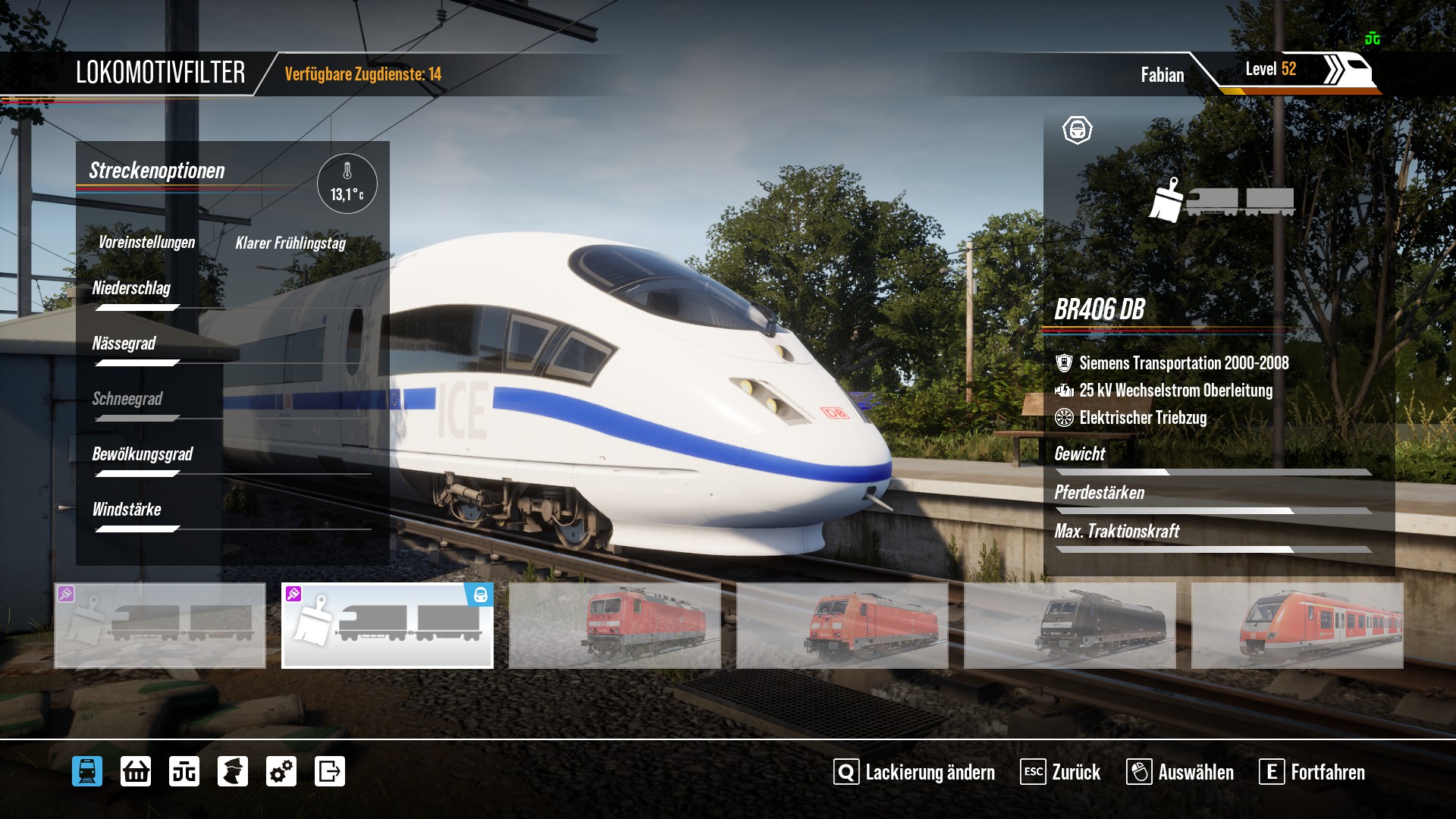Select the black locomotive thumbnail
This screenshot has width=1456, height=819.
click(1070, 626)
